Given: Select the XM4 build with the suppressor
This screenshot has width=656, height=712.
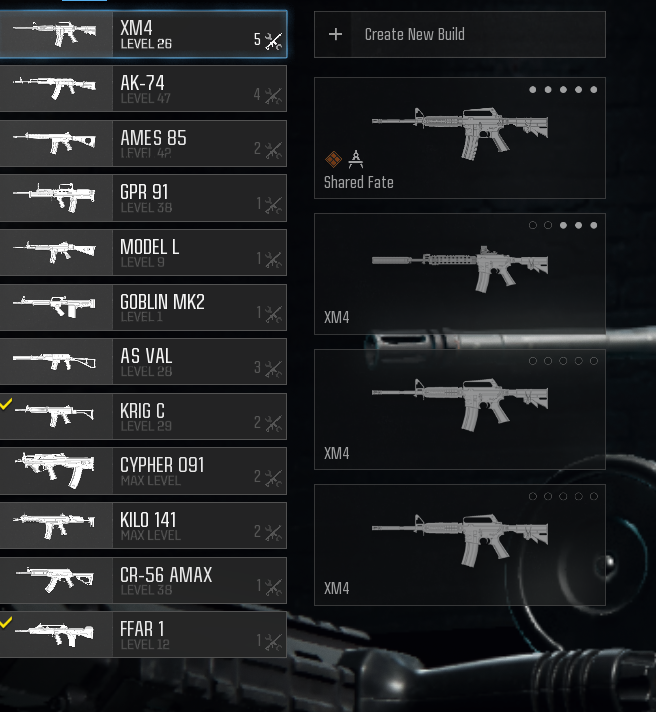Looking at the screenshot, I should click(x=459, y=273).
